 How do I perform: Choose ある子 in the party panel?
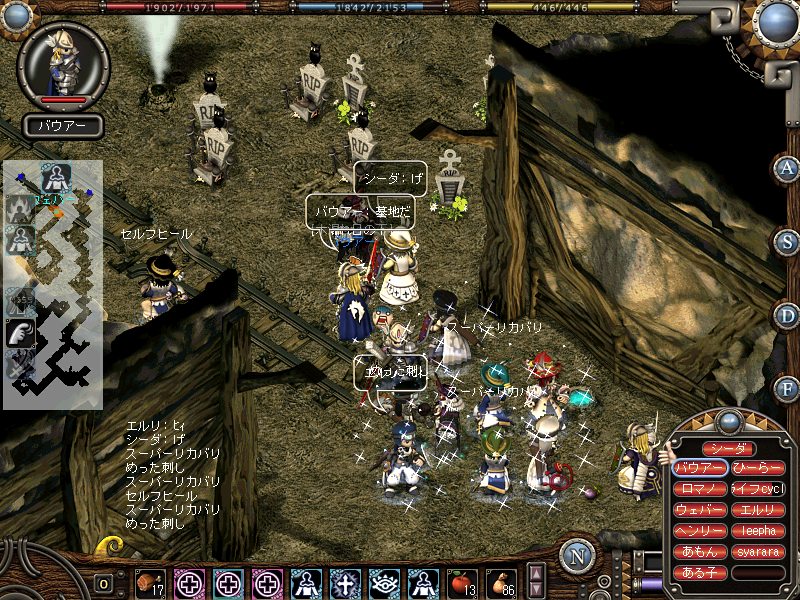pyautogui.click(x=700, y=573)
